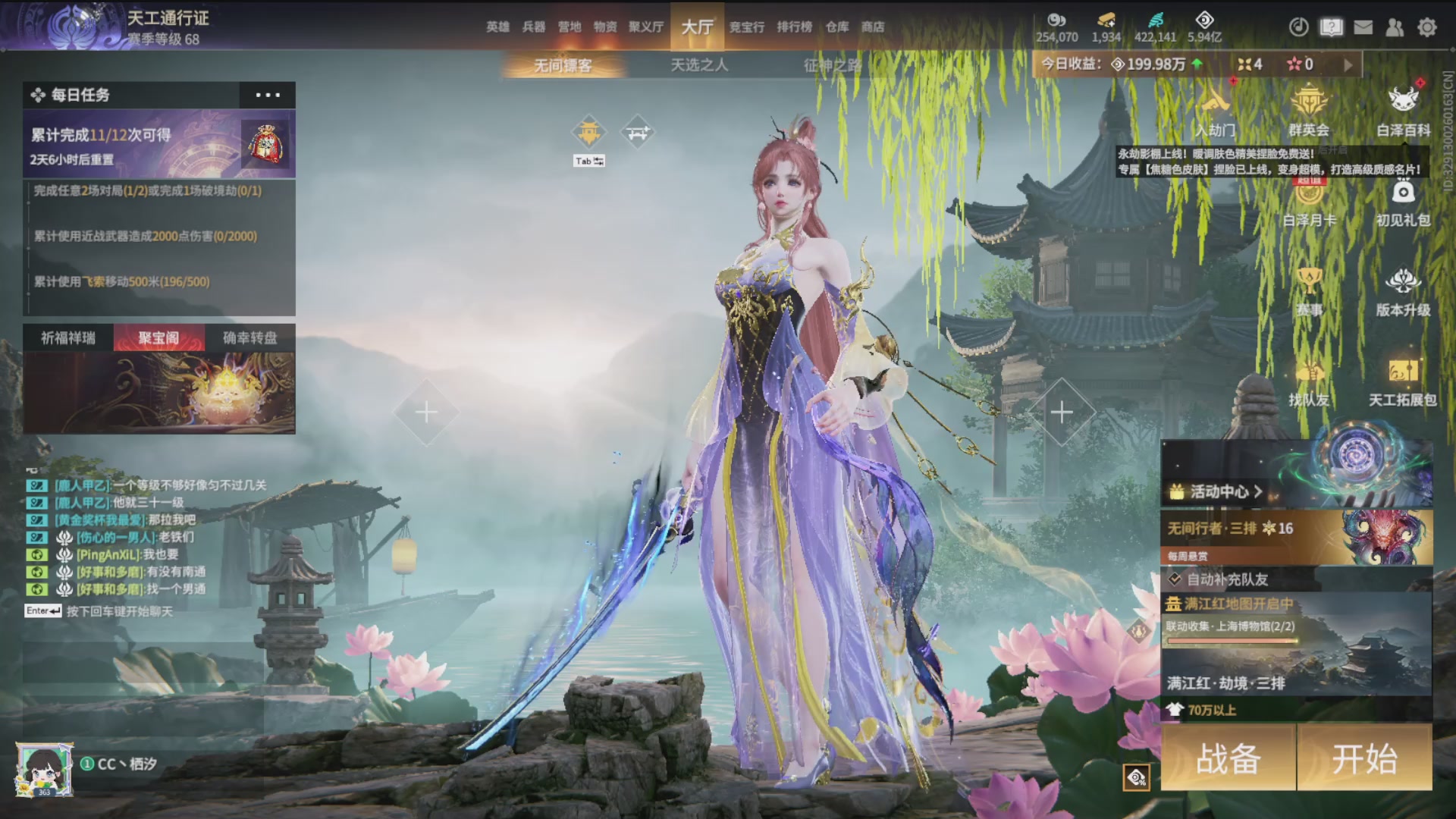Open the friends list icon
1456x819 pixels.
(1395, 27)
